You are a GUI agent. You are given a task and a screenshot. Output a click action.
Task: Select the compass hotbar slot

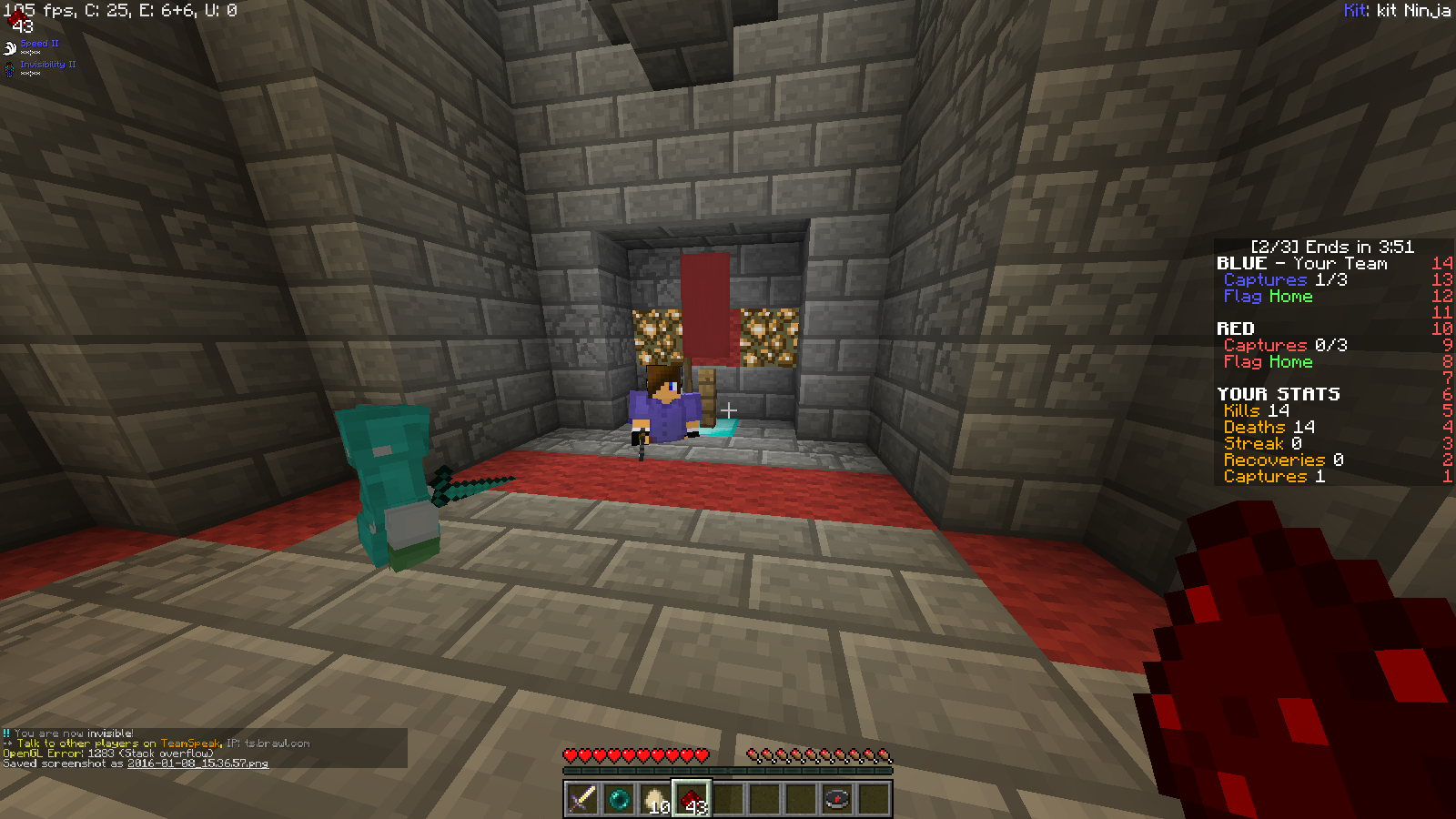pyautogui.click(x=837, y=800)
